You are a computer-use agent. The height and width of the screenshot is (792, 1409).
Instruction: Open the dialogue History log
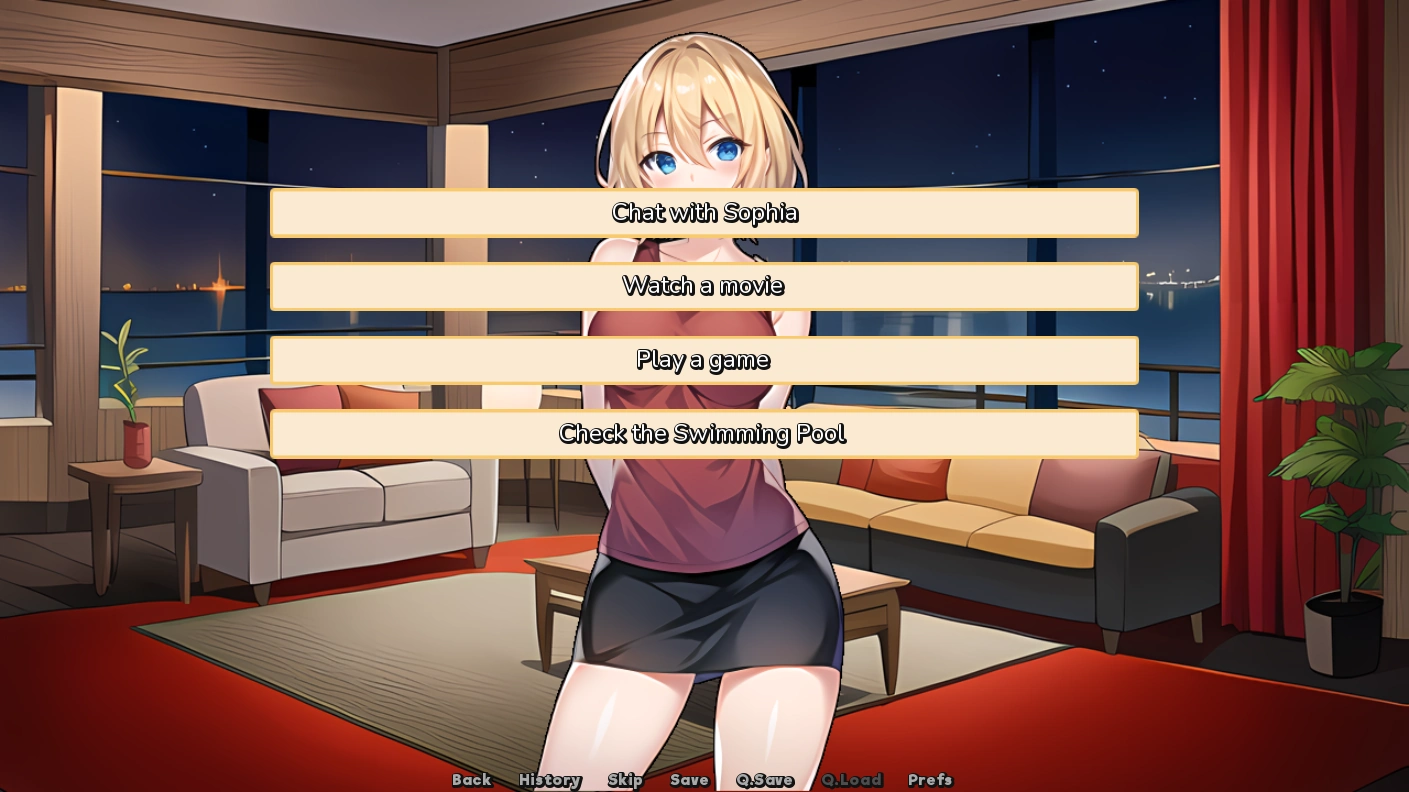(549, 780)
